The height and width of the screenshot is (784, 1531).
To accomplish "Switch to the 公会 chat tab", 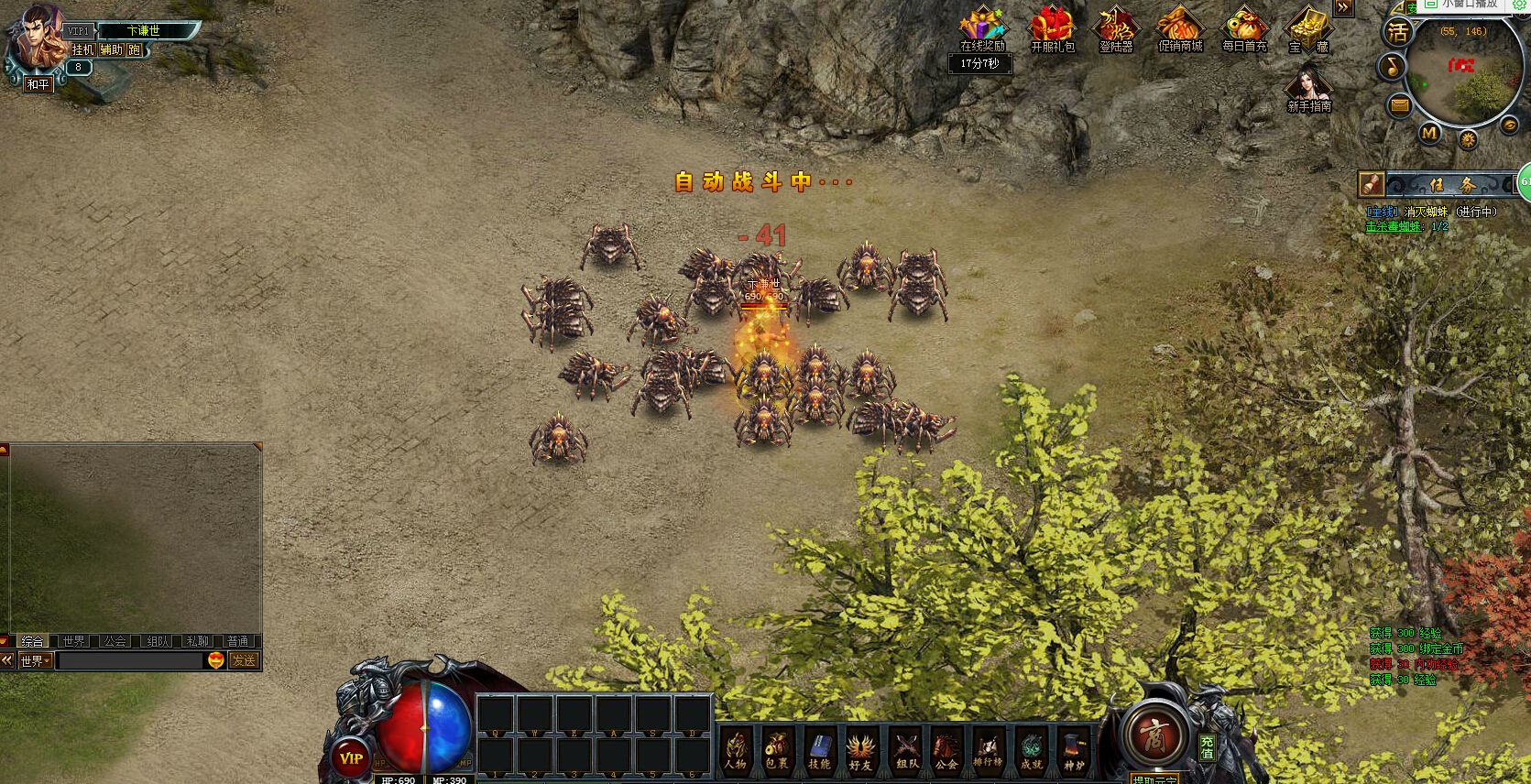I will click(115, 641).
